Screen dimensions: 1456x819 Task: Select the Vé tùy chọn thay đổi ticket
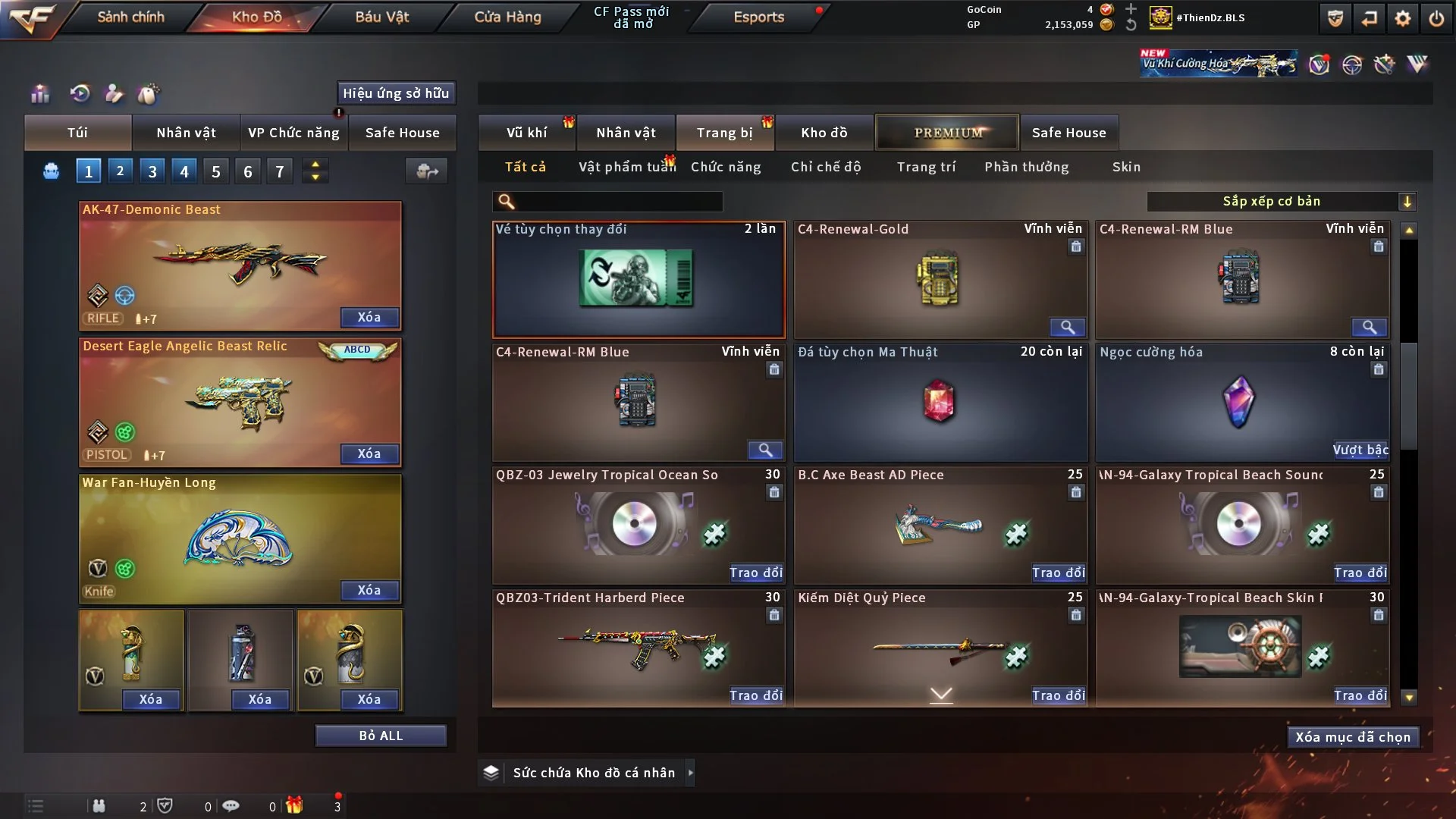[x=638, y=279]
